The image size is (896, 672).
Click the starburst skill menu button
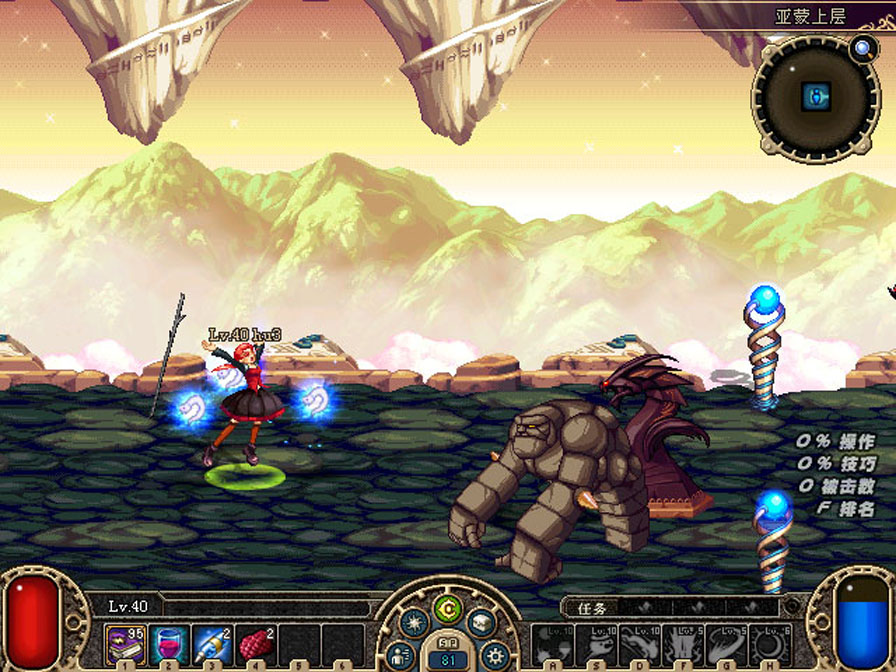click(x=414, y=624)
